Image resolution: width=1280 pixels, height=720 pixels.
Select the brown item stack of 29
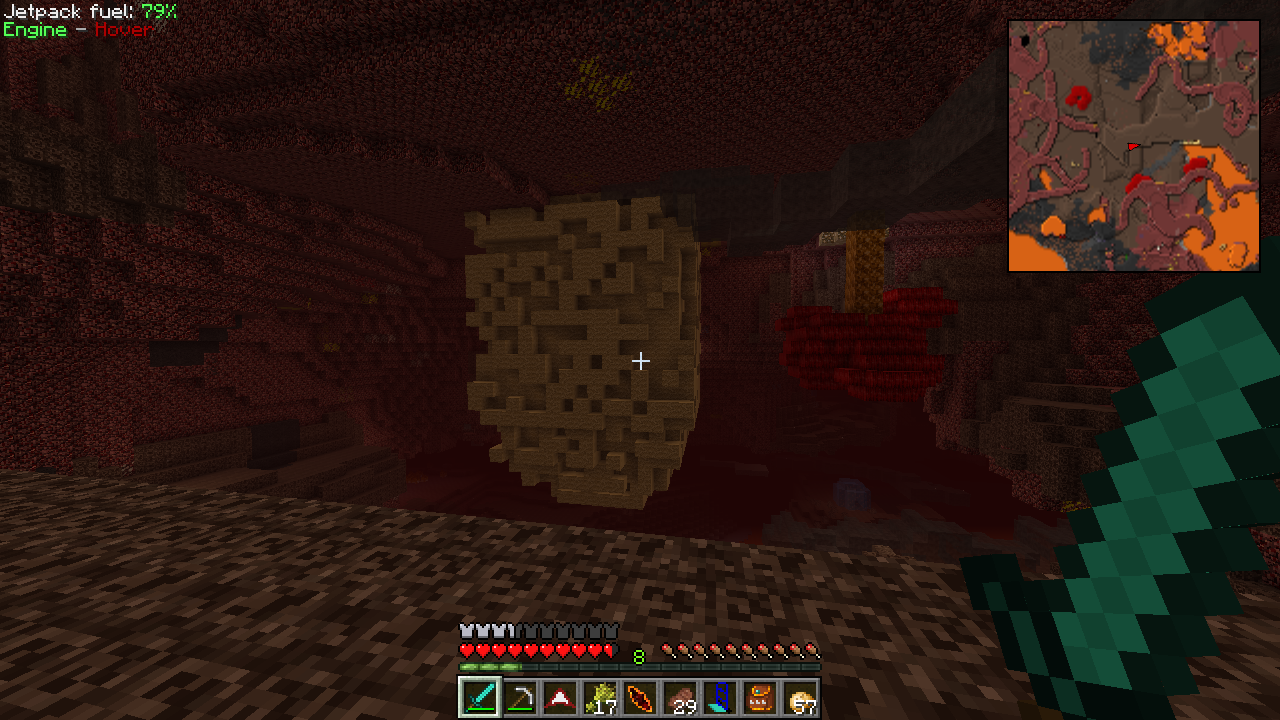tap(680, 697)
